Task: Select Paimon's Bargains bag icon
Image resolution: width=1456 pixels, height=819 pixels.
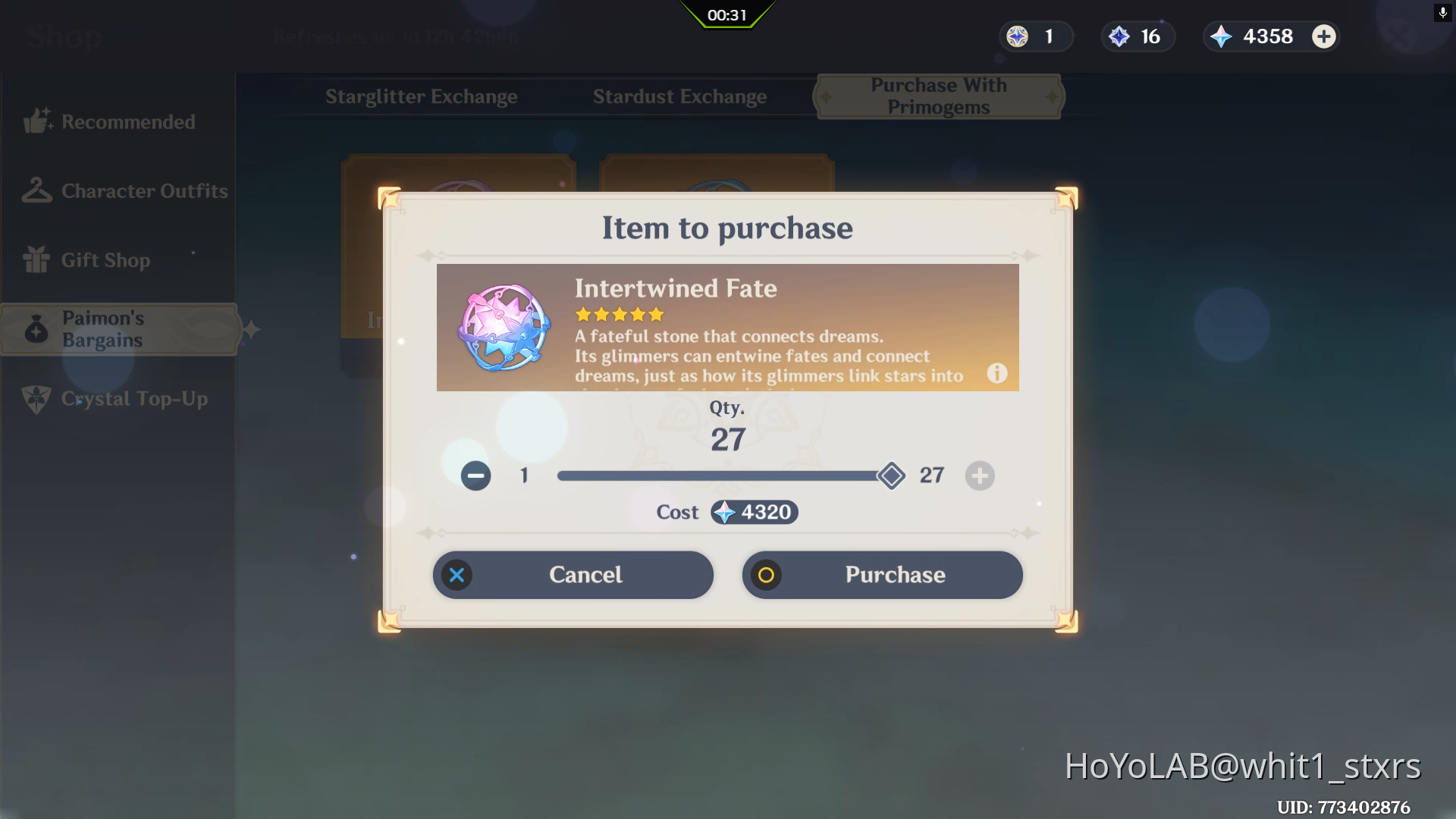Action: 36,328
